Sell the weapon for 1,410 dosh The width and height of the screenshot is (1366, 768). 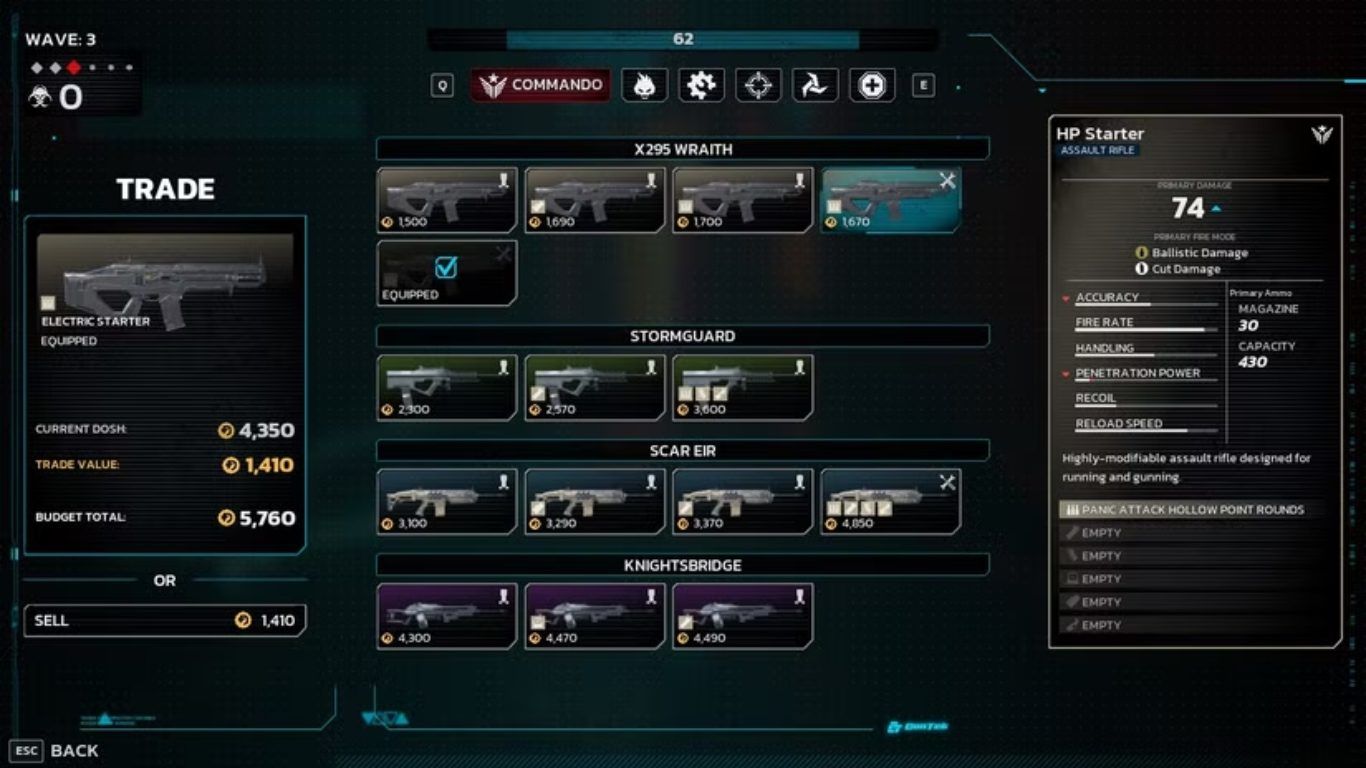165,620
